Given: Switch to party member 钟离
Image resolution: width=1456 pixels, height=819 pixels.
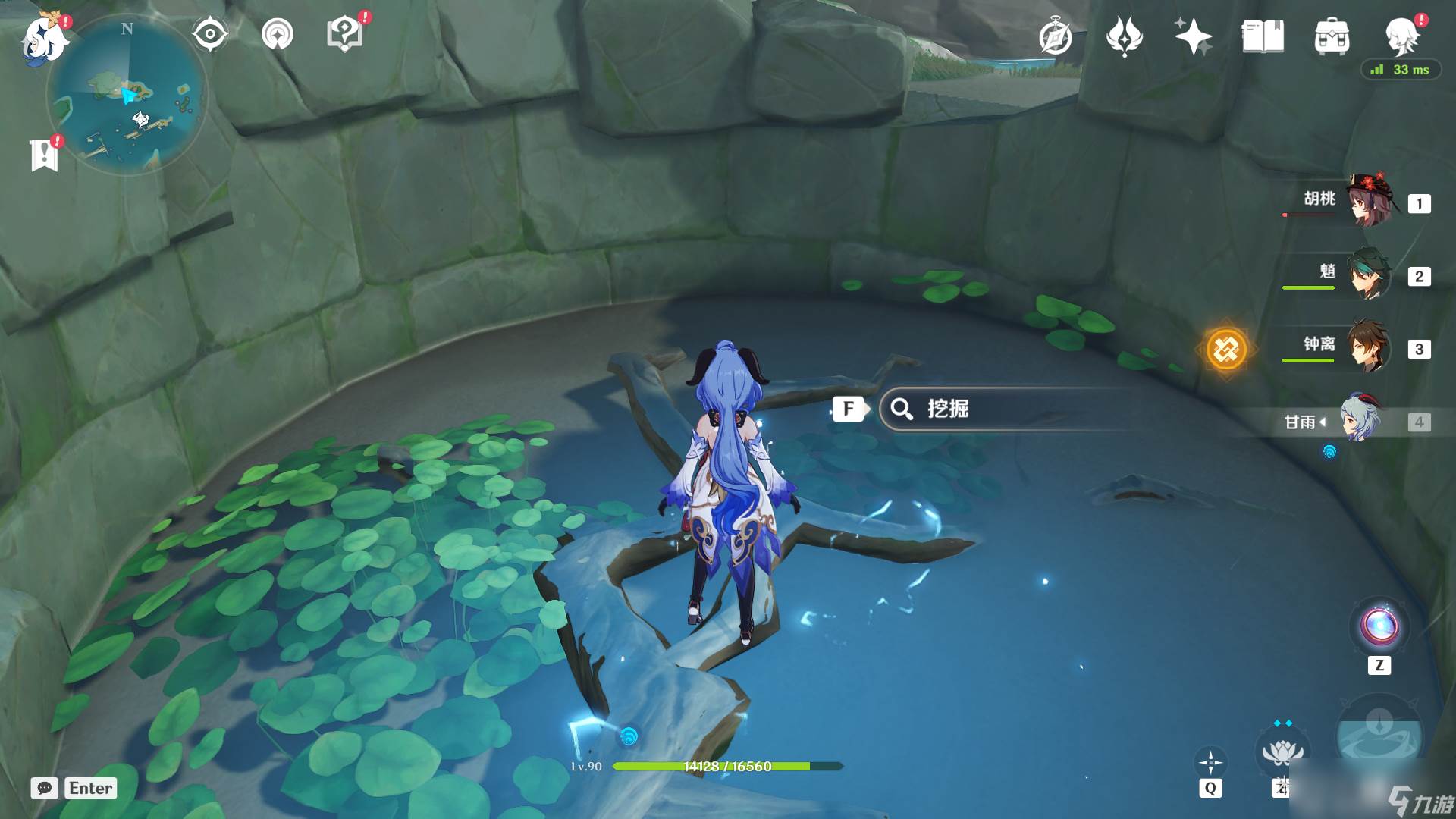Looking at the screenshot, I should click(x=1370, y=347).
